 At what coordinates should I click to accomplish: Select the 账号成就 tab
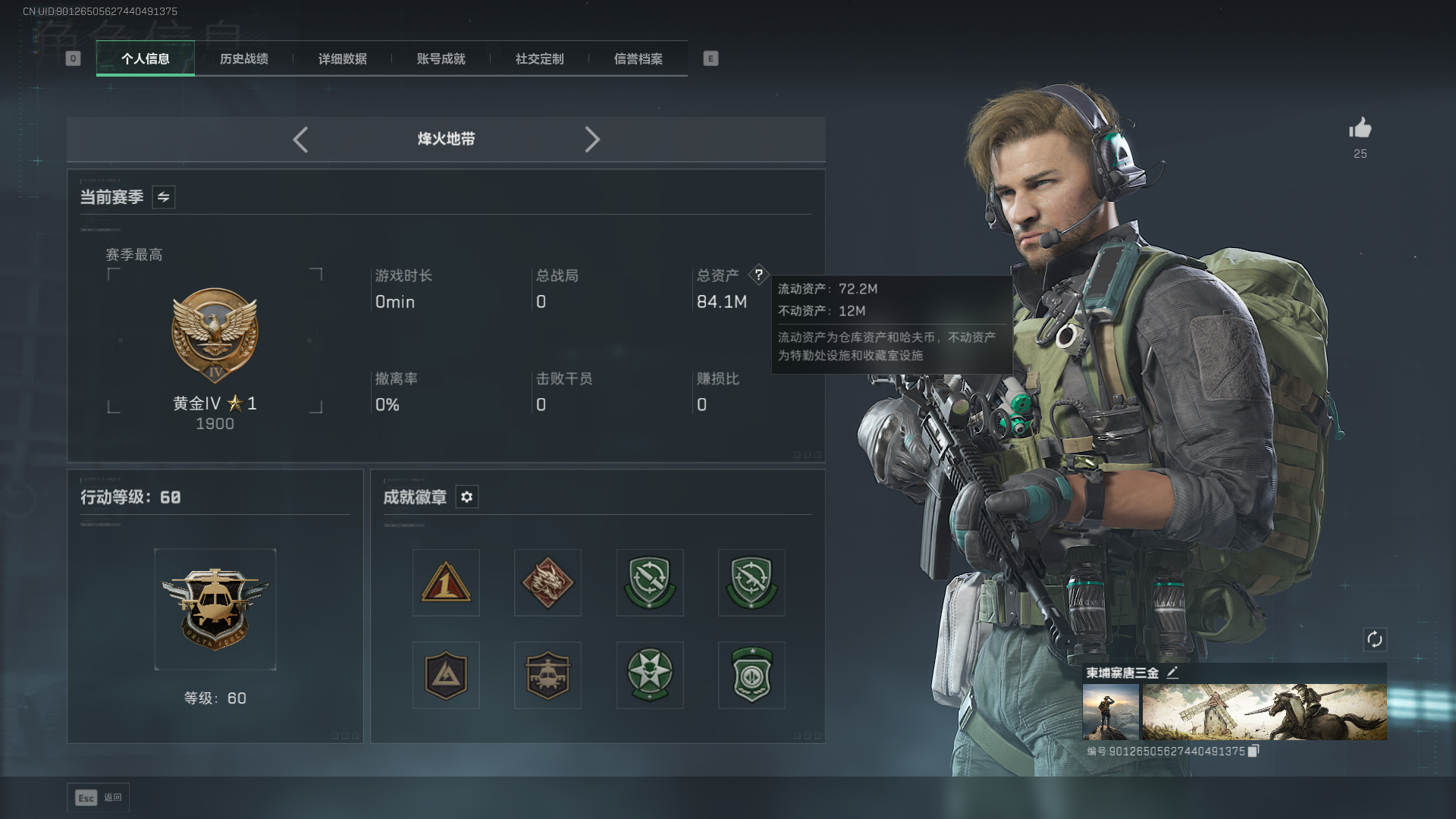click(x=441, y=59)
